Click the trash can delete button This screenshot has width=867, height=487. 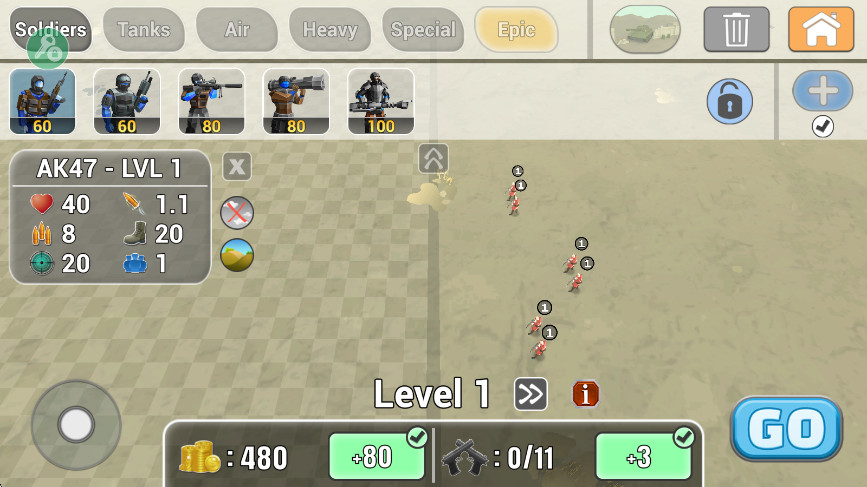736,29
